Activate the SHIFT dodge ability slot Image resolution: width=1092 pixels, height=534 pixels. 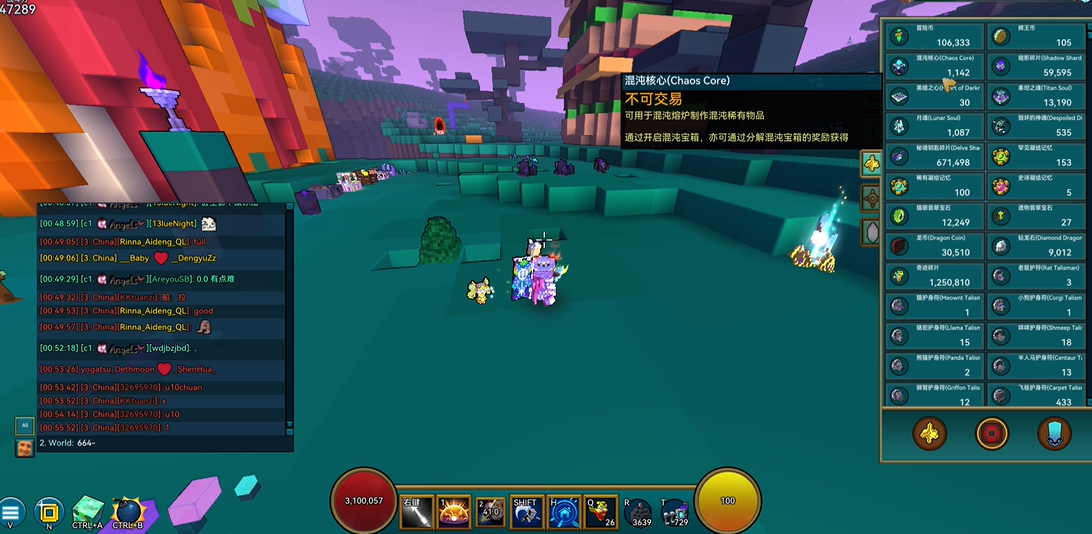pos(526,511)
